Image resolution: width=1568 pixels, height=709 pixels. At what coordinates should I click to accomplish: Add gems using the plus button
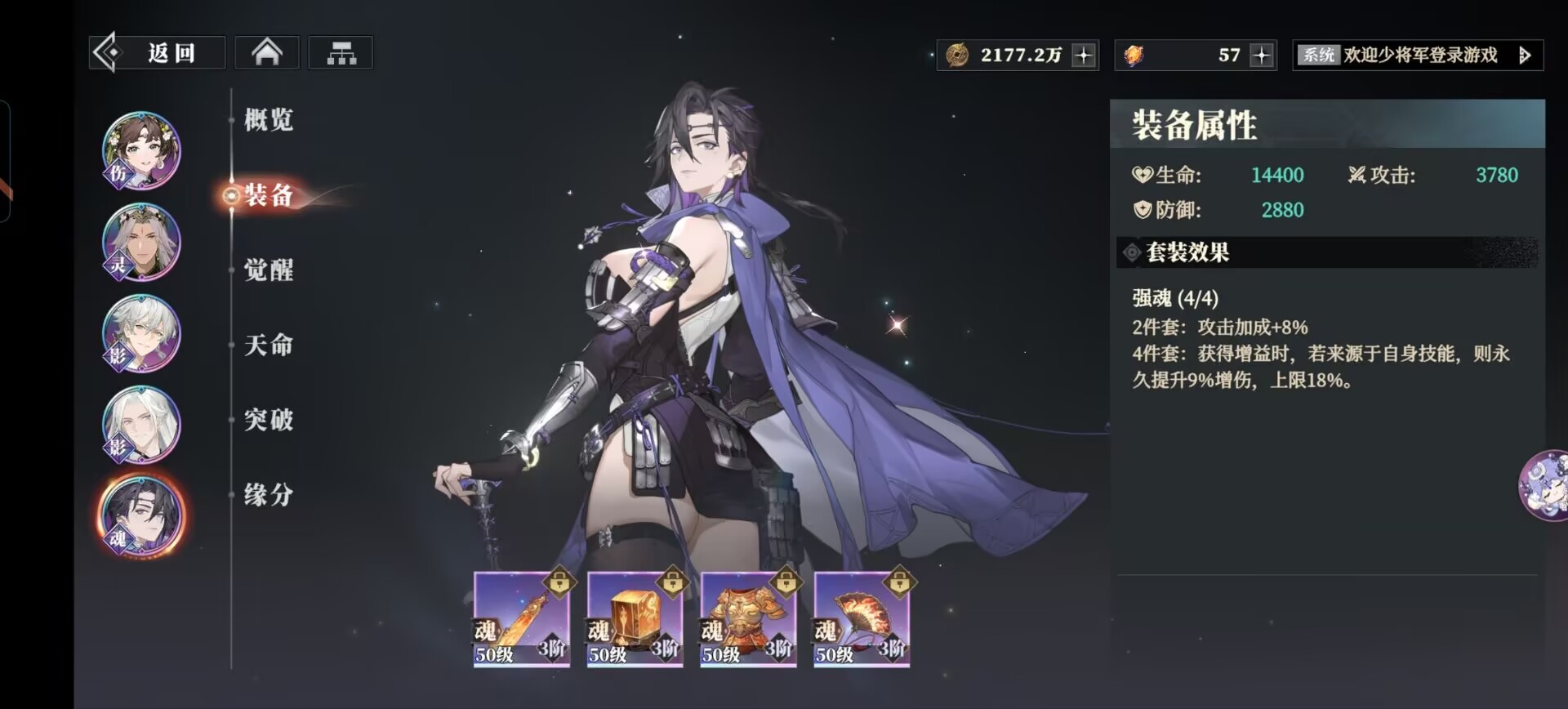(1262, 56)
